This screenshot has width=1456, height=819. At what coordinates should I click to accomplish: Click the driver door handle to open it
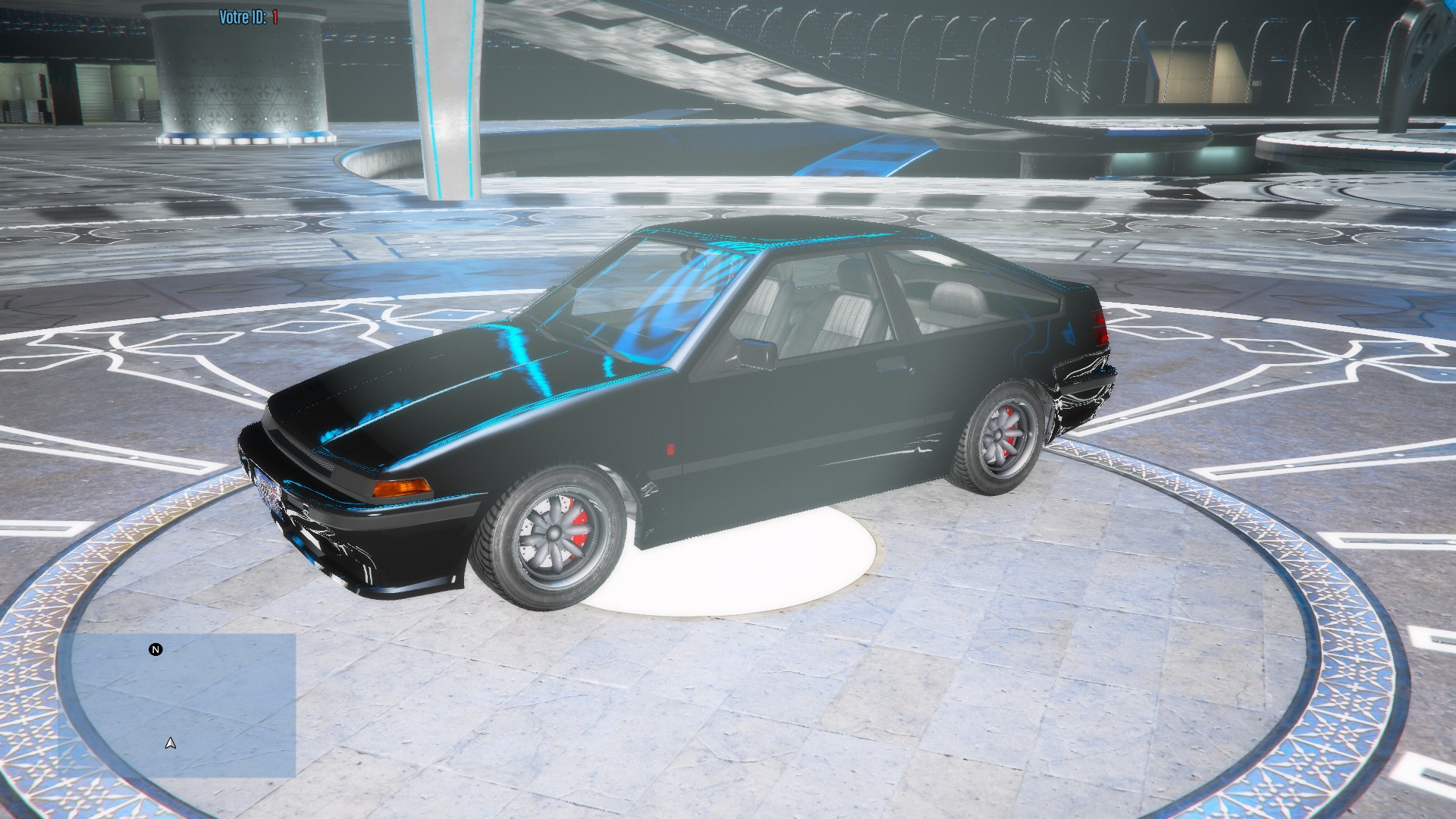891,366
